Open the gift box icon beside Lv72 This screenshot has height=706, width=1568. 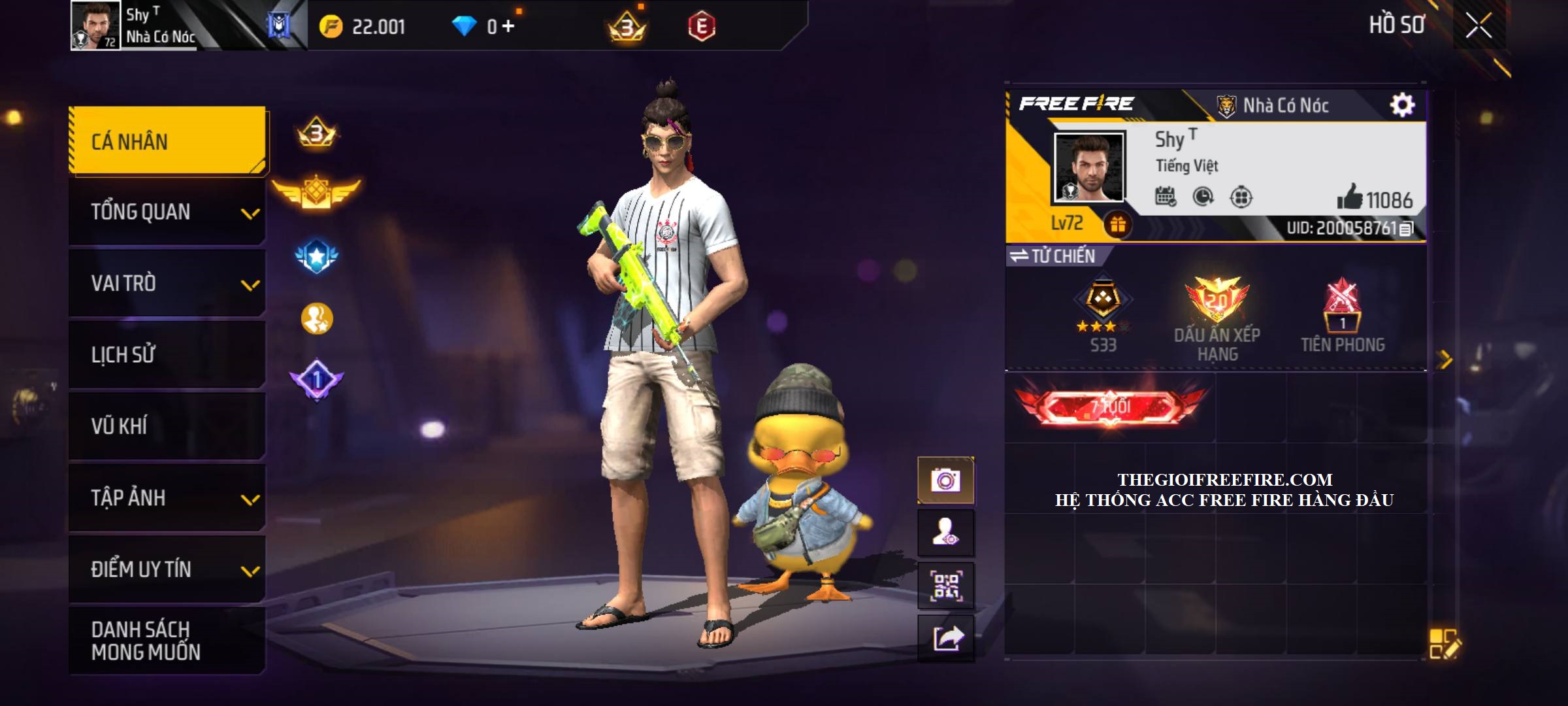click(x=1118, y=225)
